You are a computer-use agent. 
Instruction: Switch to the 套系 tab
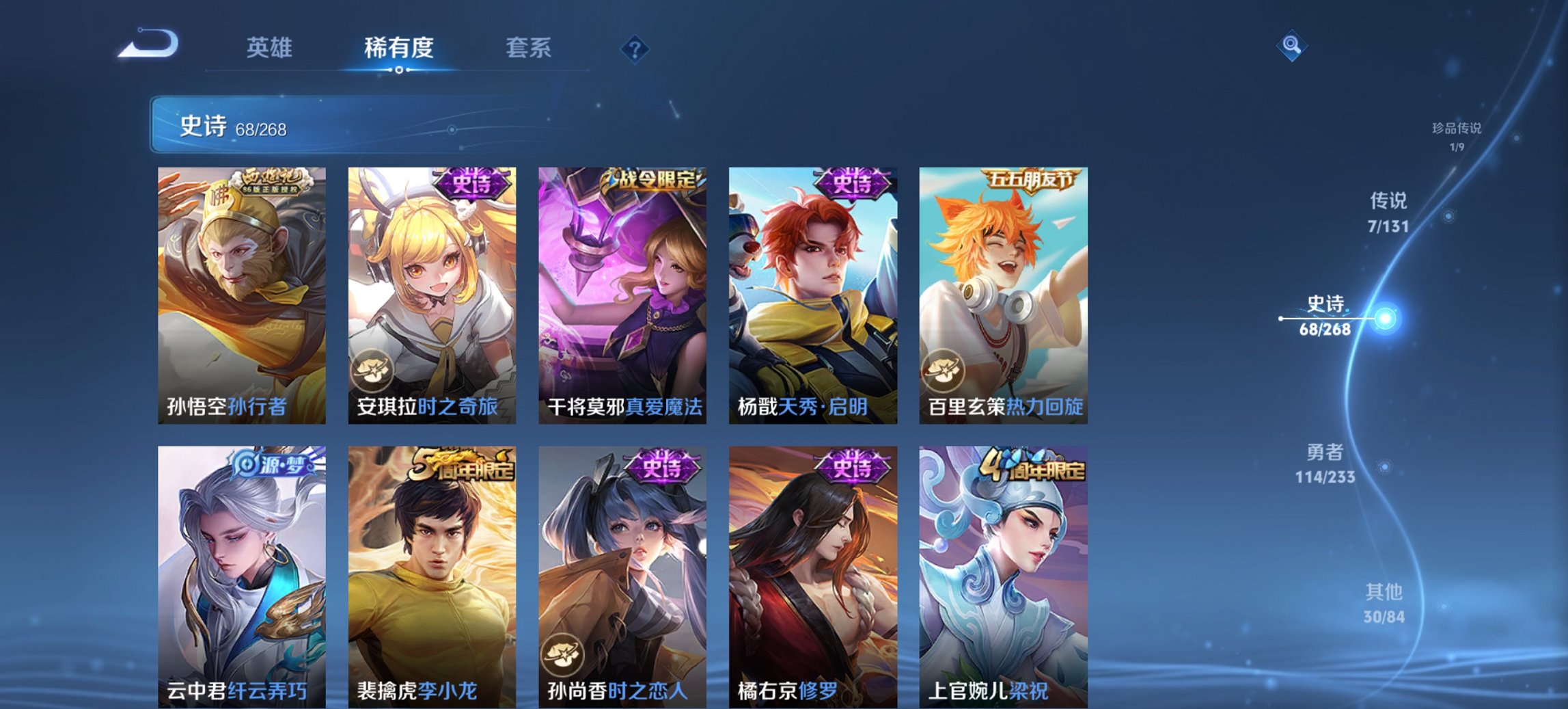(527, 48)
